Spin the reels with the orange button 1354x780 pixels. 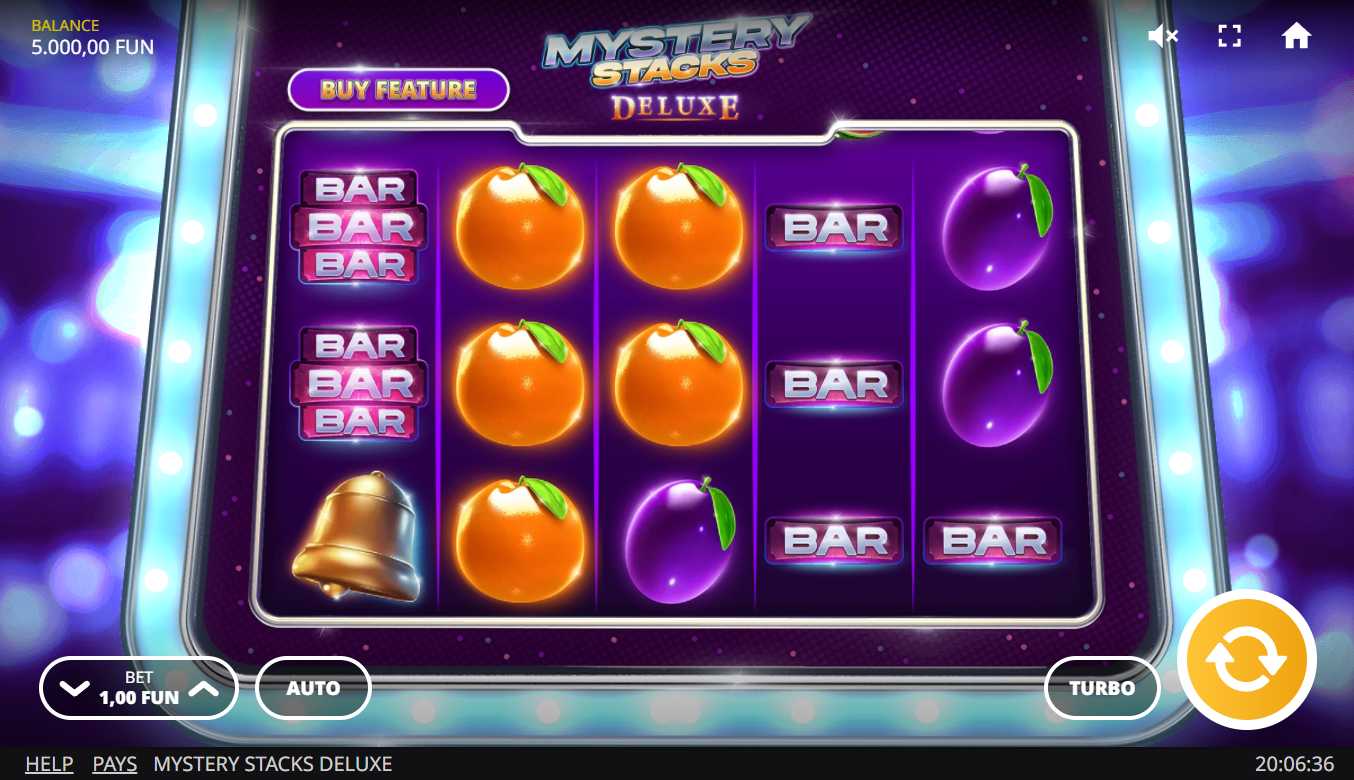[x=1246, y=659]
